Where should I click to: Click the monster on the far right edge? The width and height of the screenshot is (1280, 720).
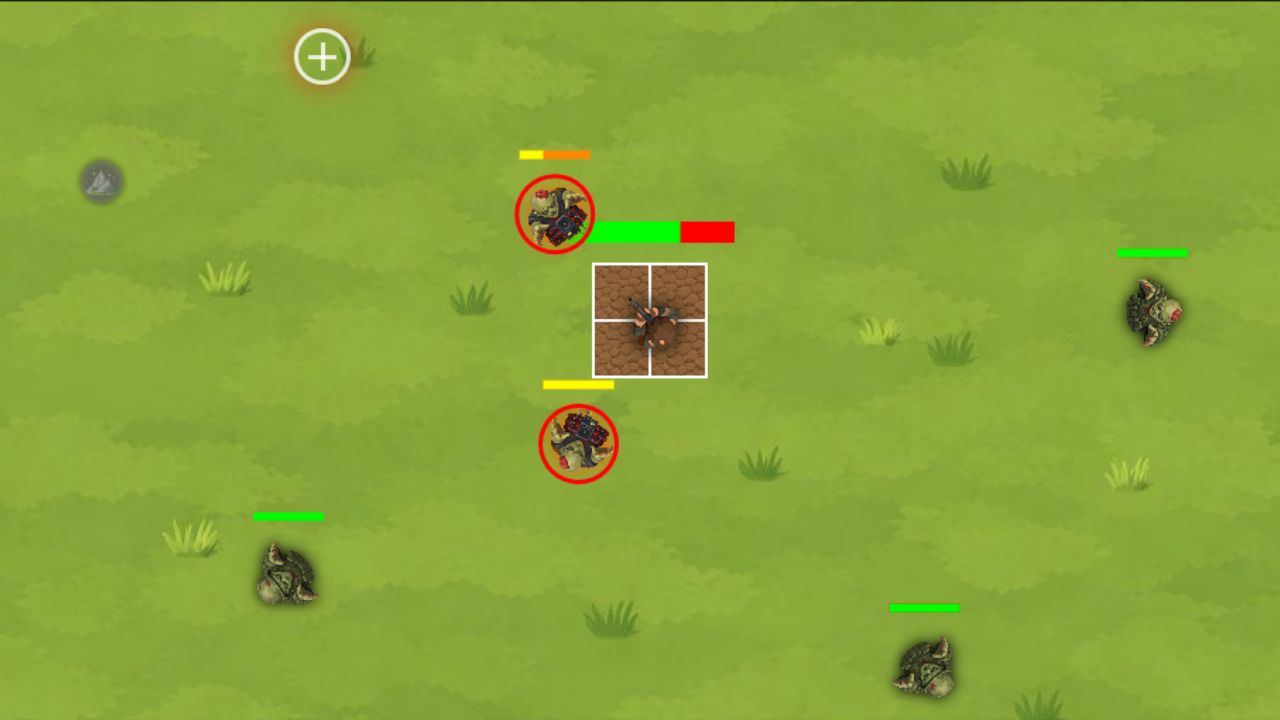pyautogui.click(x=1150, y=313)
